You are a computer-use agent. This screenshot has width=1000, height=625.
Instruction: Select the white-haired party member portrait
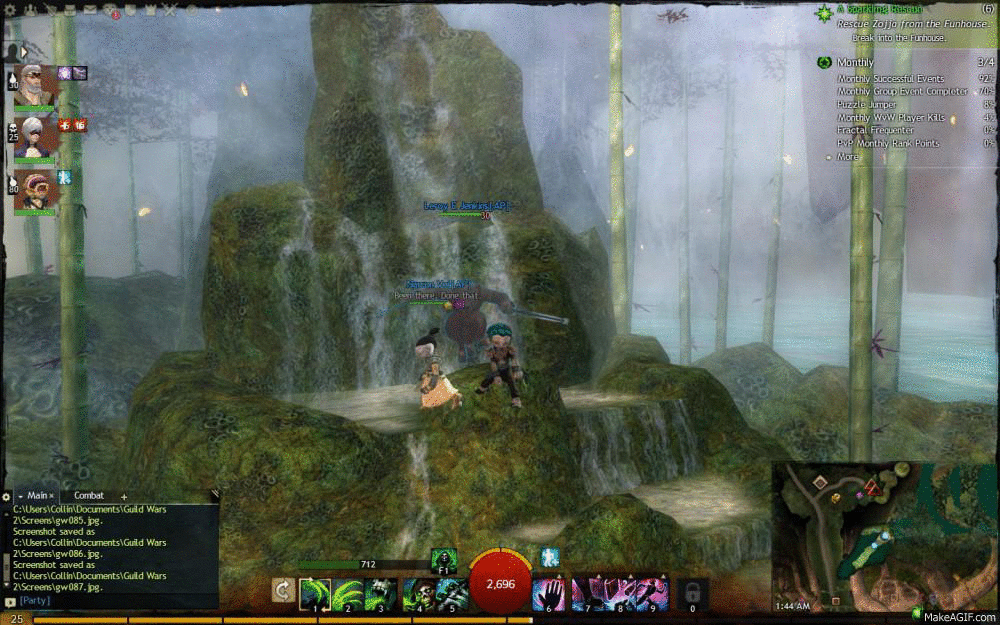(34, 138)
